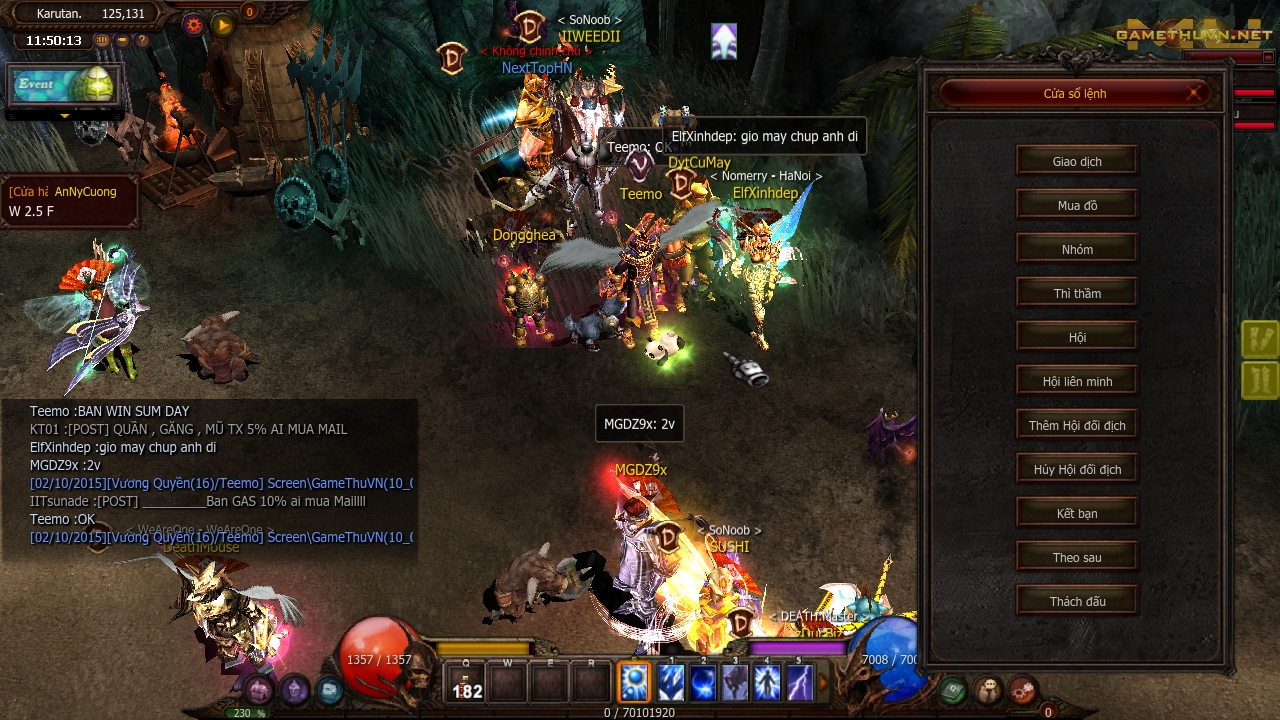The image size is (1280, 720).
Task: Select the Giao dịch command button
Action: pos(1076,160)
